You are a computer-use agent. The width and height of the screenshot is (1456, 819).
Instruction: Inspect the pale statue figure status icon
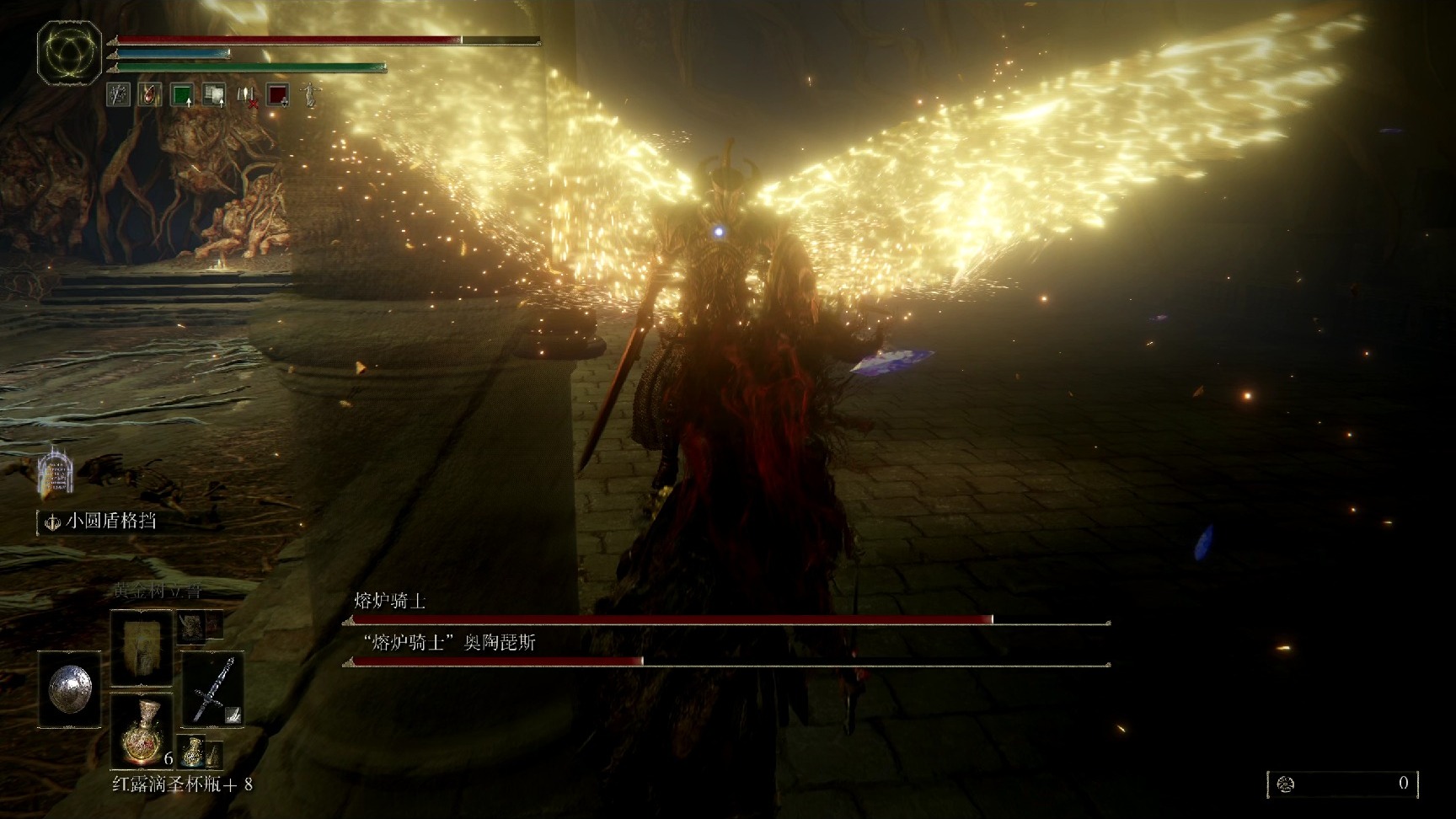tap(310, 94)
